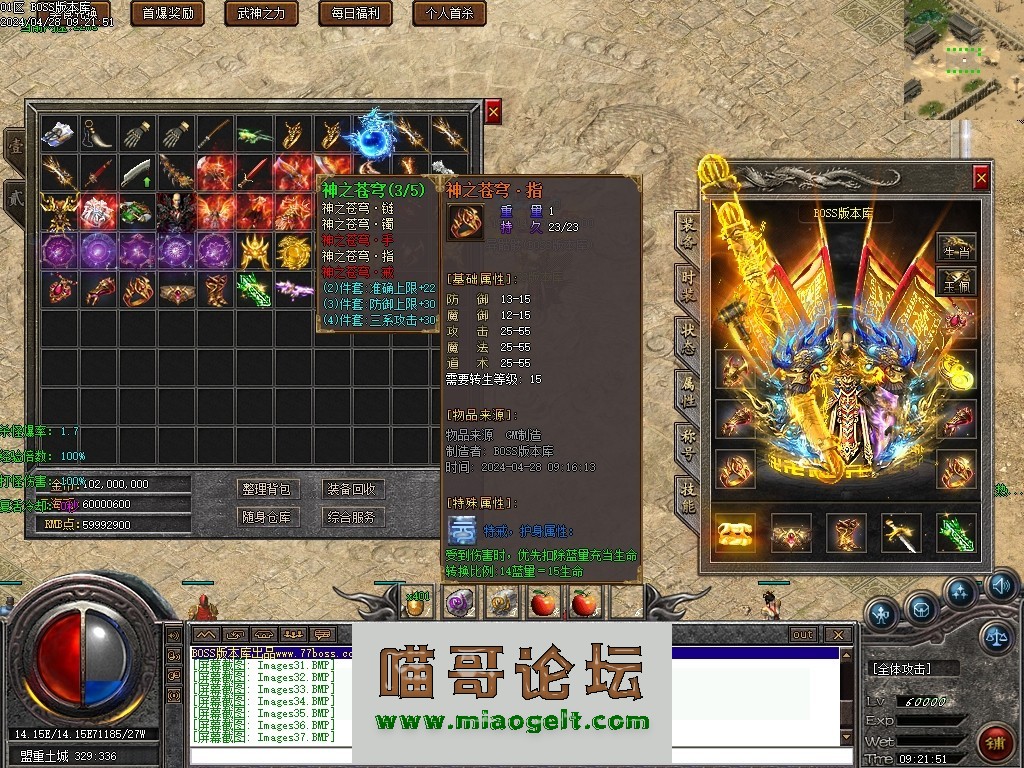Switch to the 称号 title tab
1024x768 pixels.
tap(688, 440)
